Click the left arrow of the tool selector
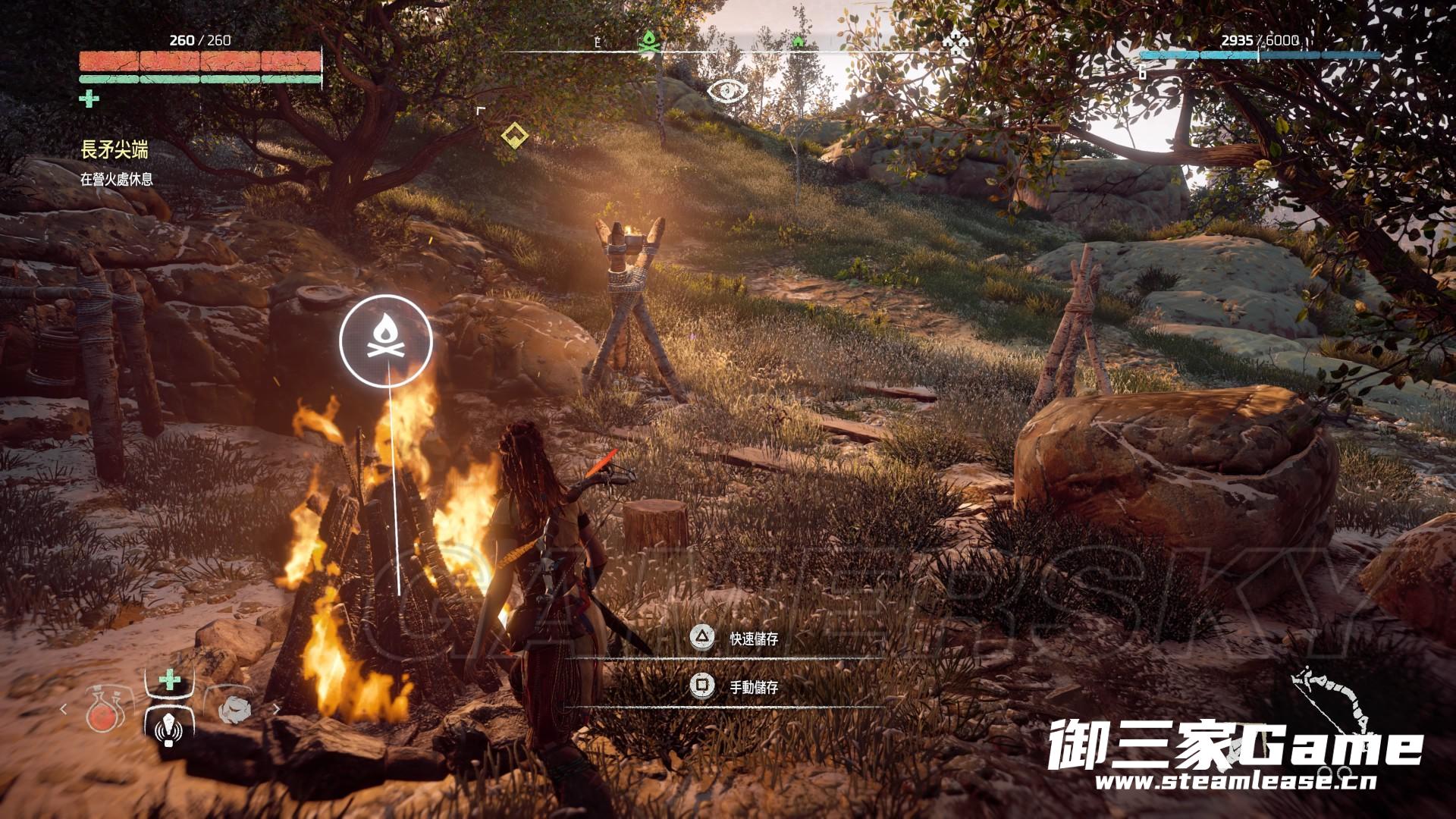Image resolution: width=1456 pixels, height=819 pixels. [x=64, y=710]
